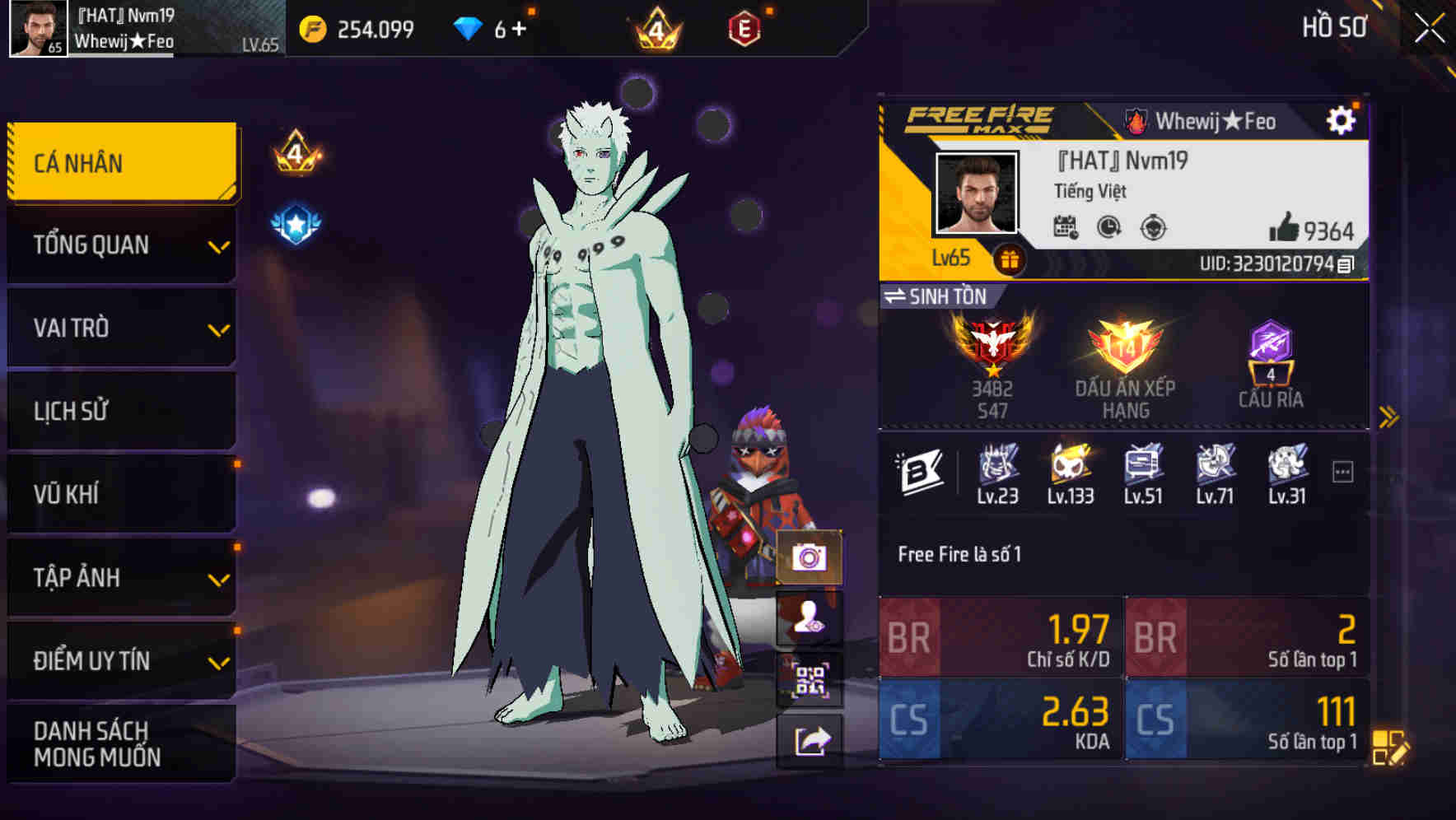Open the QR code icon
1456x820 pixels.
(810, 682)
